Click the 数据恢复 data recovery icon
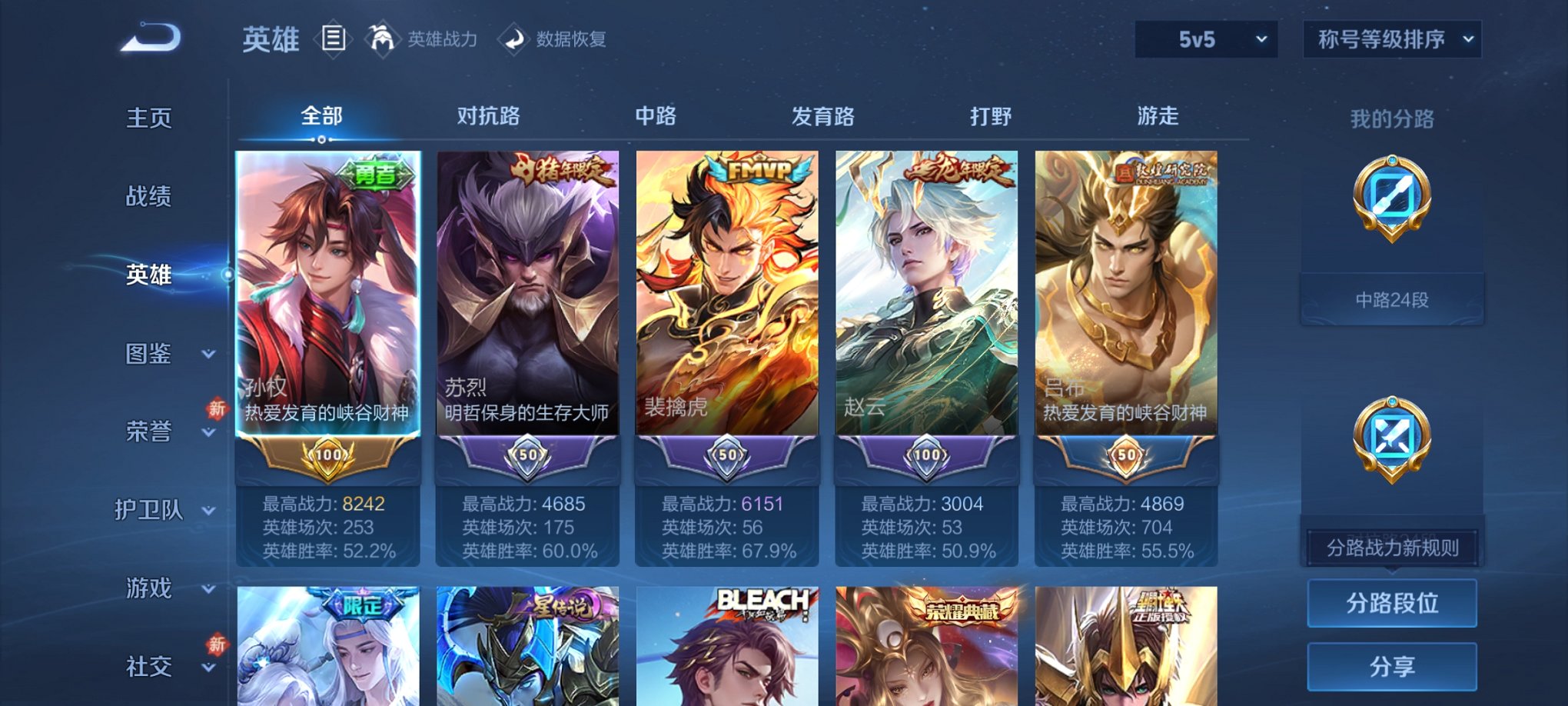The image size is (1568, 706). click(511, 38)
